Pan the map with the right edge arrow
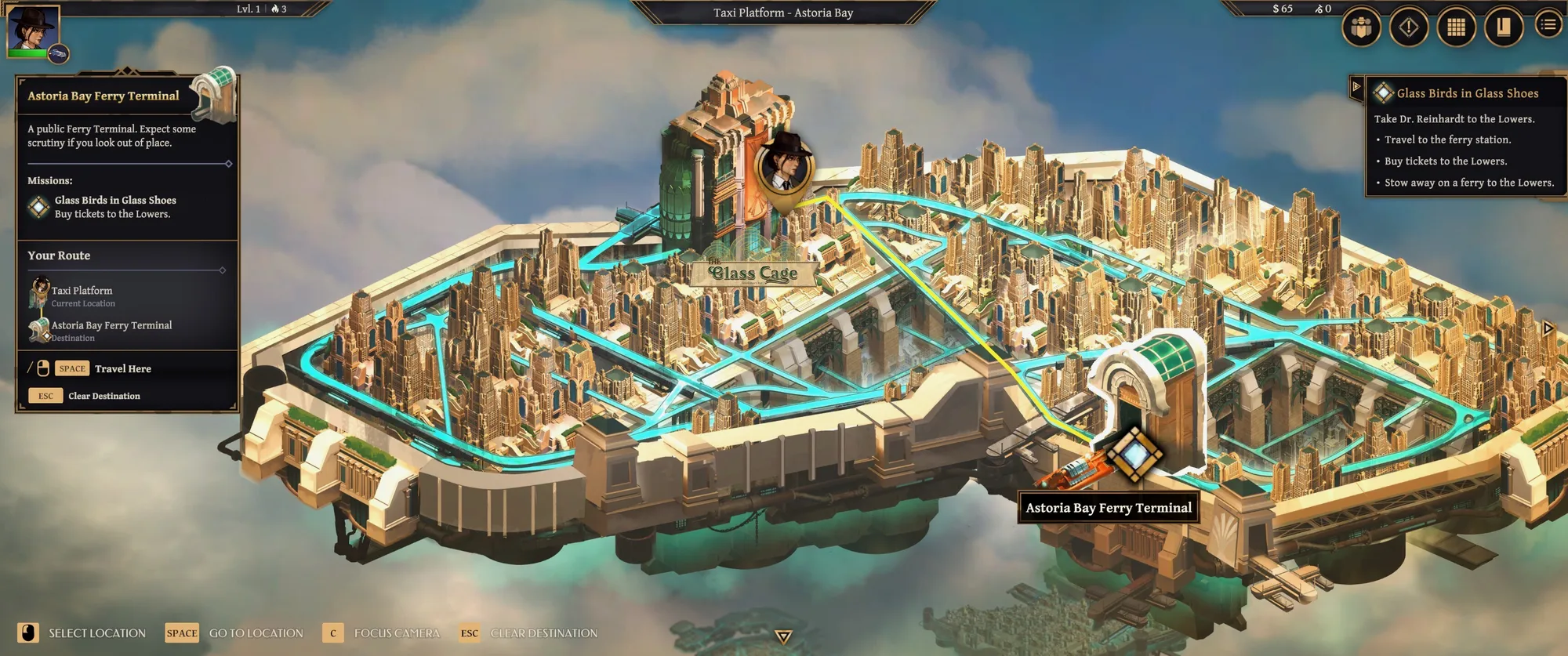Image resolution: width=1568 pixels, height=656 pixels. (x=1548, y=328)
